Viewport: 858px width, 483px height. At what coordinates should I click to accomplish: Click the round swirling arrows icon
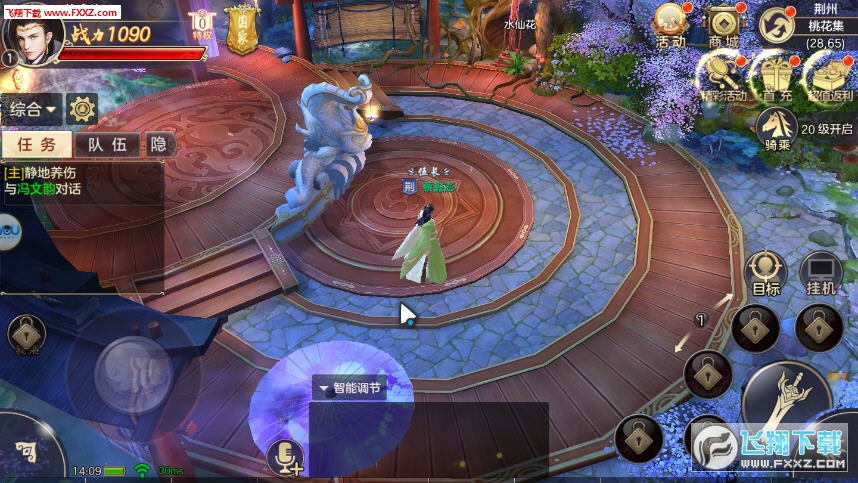[x=774, y=24]
